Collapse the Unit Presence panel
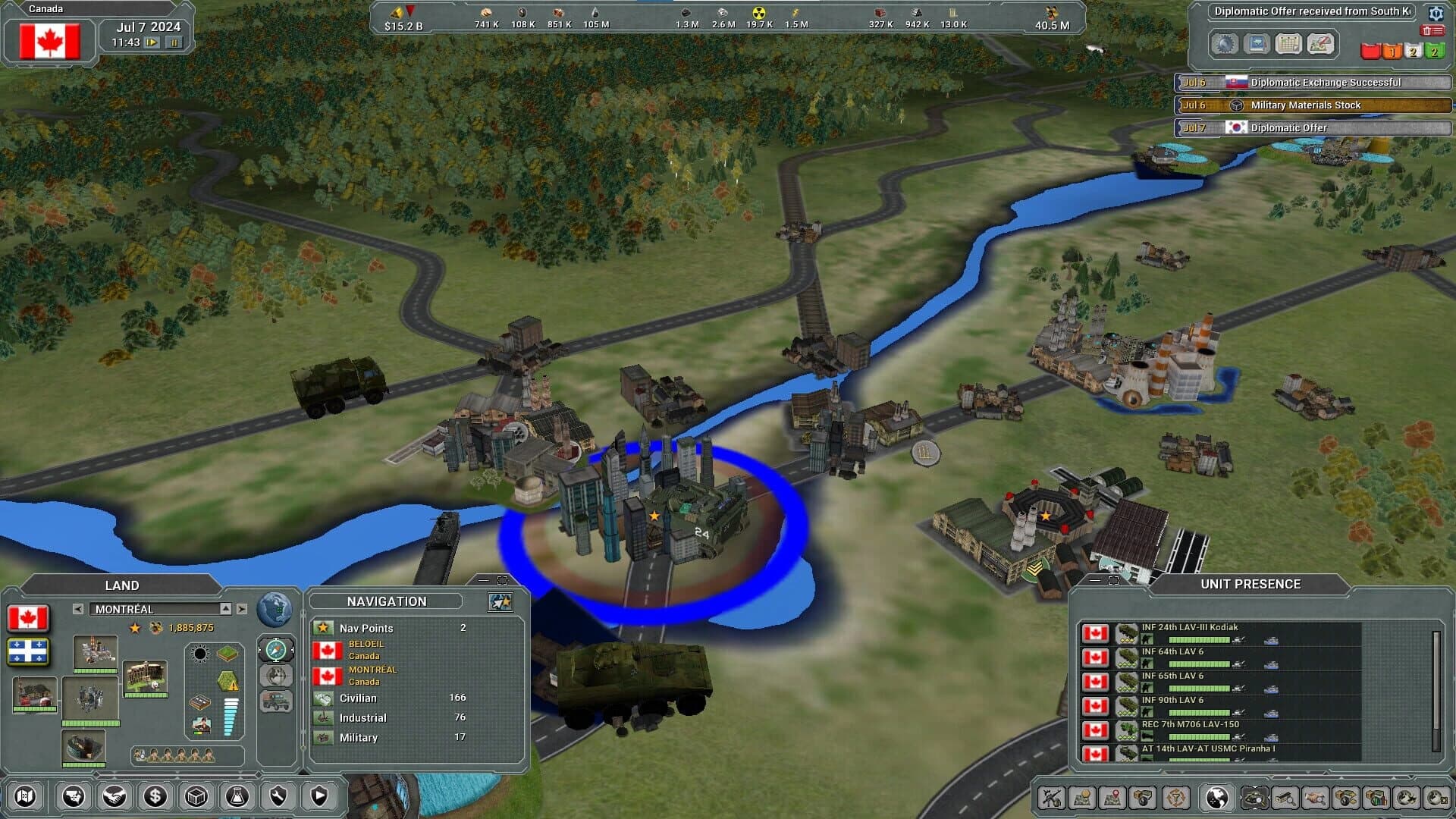The width and height of the screenshot is (1456, 819). pyautogui.click(x=1093, y=581)
